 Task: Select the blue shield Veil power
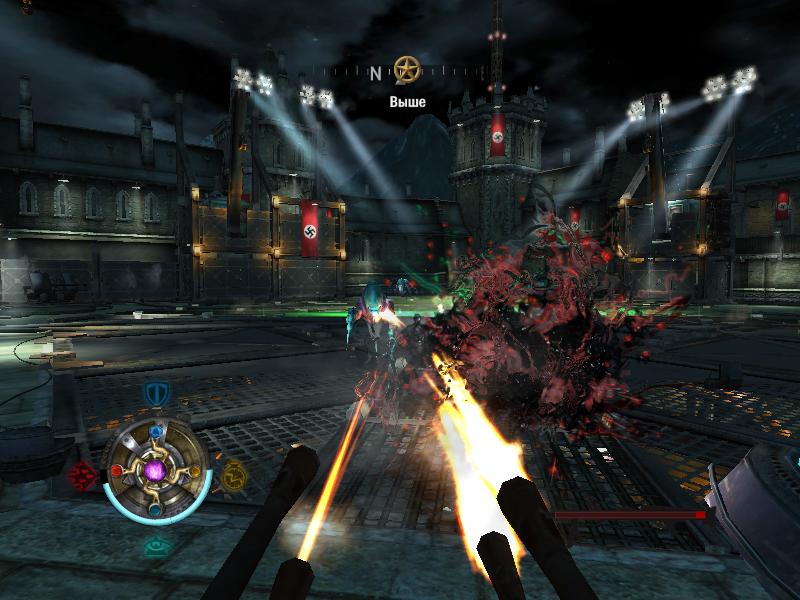point(155,393)
